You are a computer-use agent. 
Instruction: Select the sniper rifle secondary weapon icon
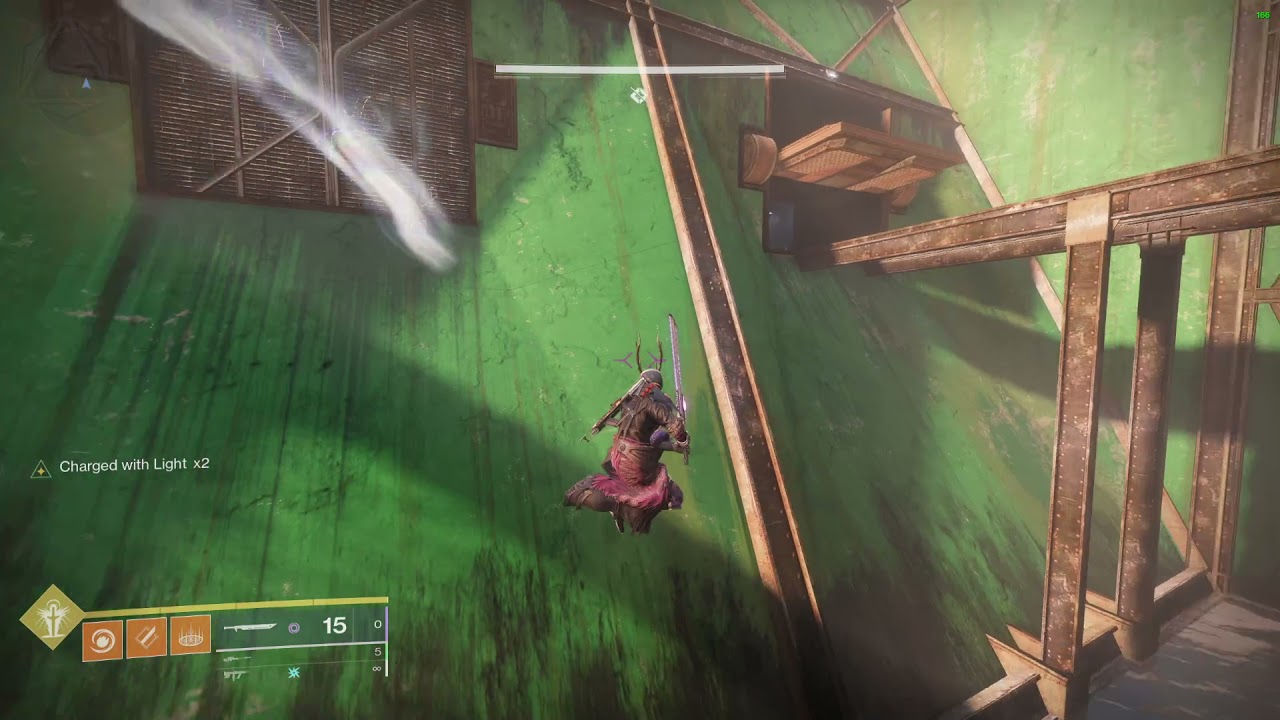[237, 659]
